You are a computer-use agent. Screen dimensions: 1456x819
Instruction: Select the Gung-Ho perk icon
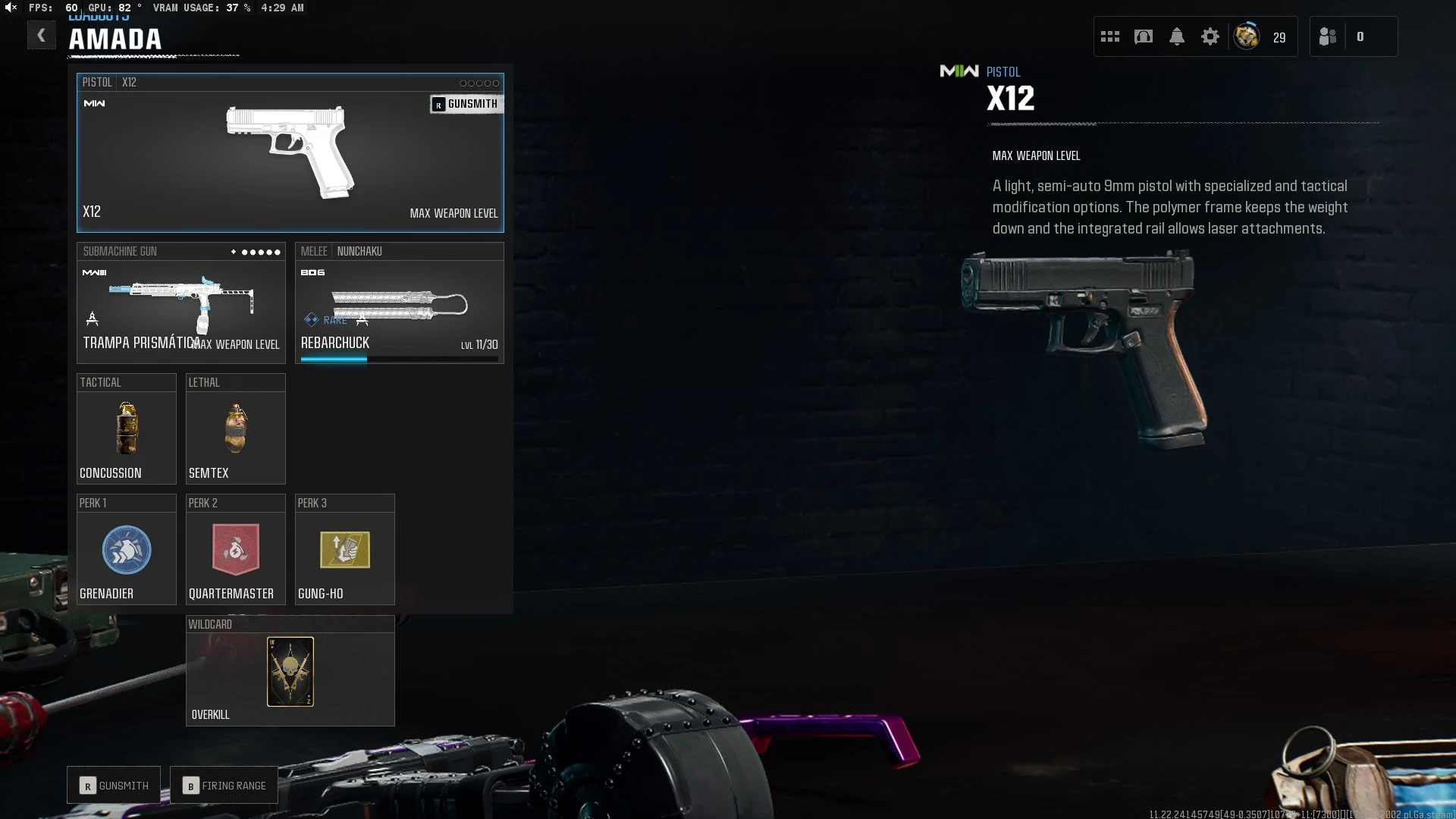tap(344, 551)
